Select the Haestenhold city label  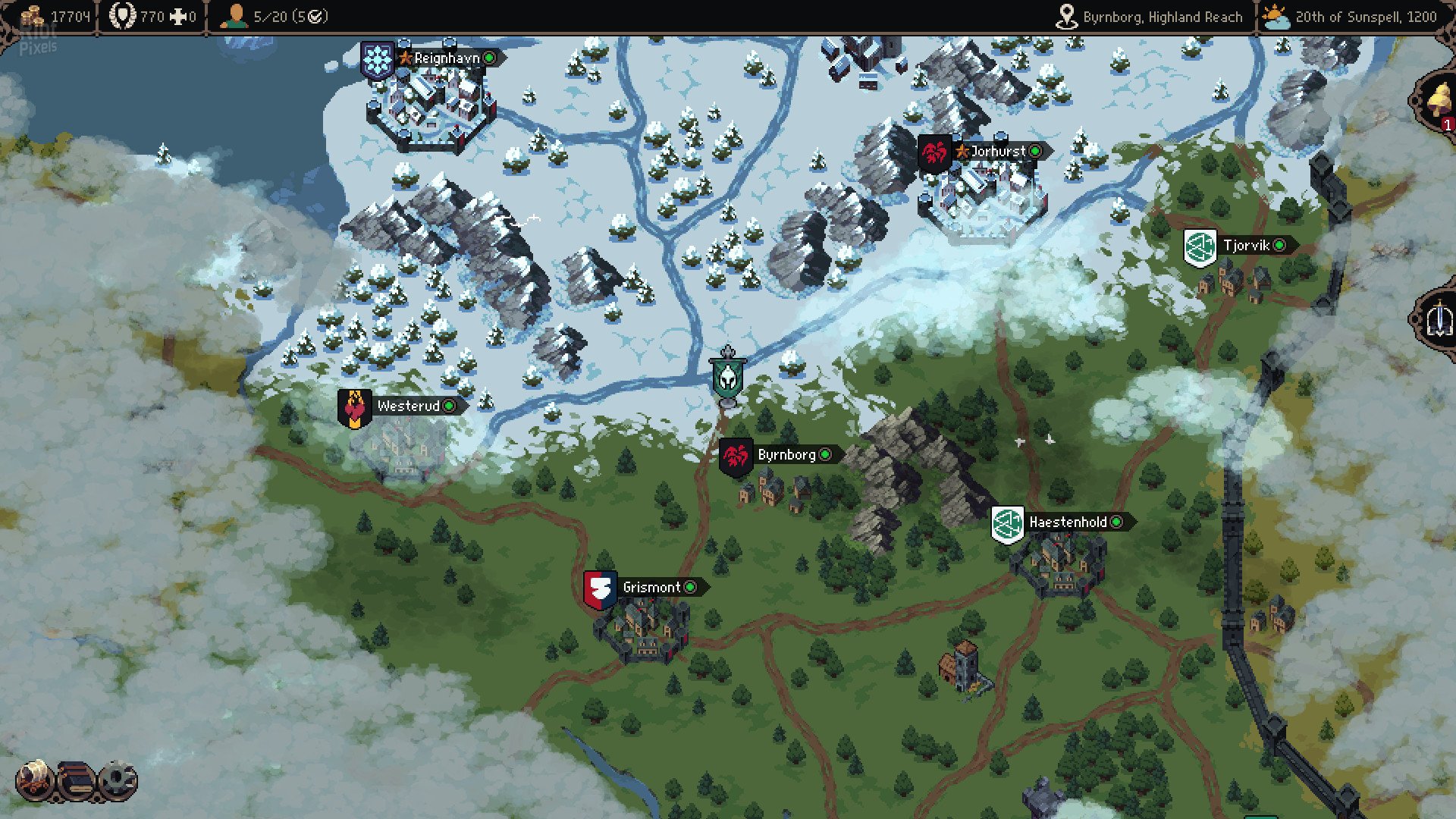click(1068, 522)
